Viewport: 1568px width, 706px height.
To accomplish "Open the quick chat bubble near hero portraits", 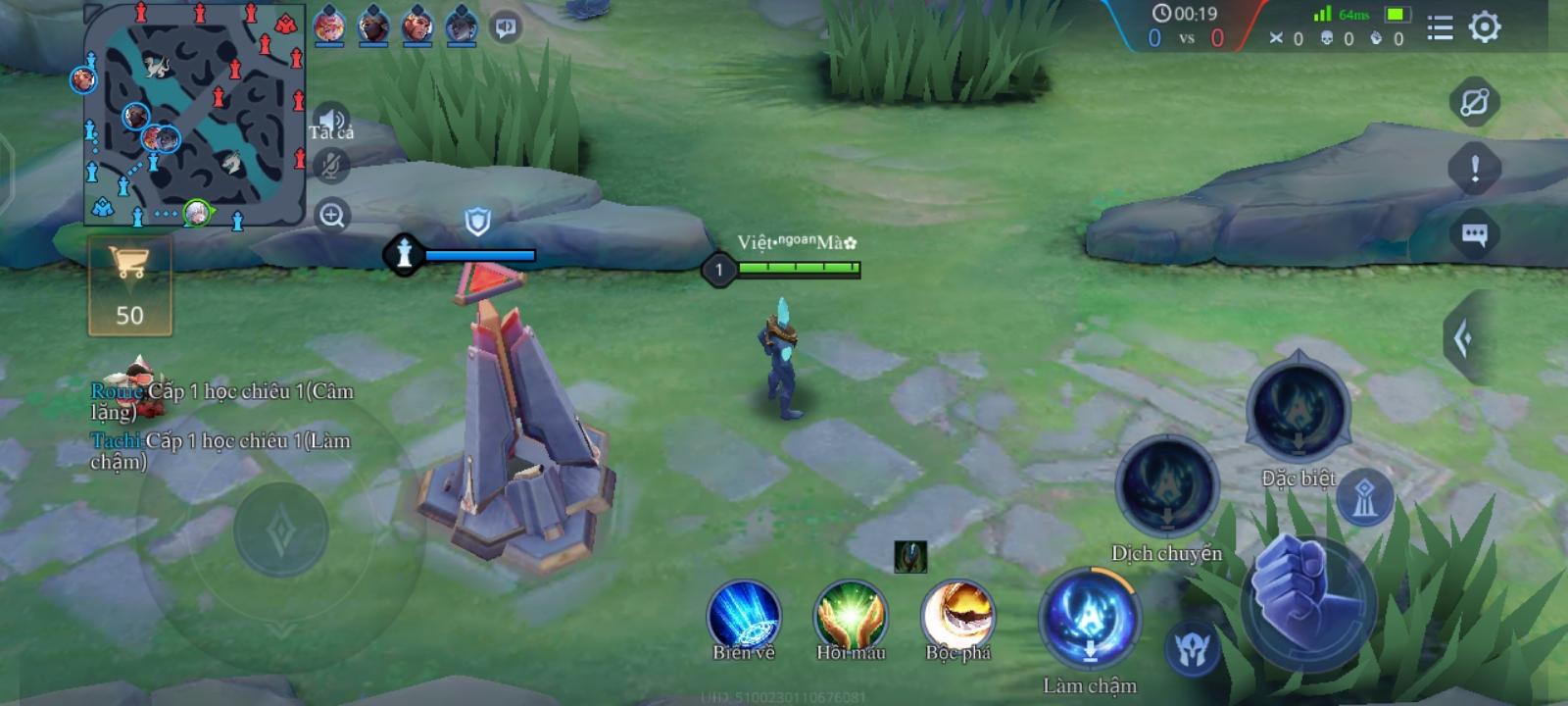I will (506, 27).
